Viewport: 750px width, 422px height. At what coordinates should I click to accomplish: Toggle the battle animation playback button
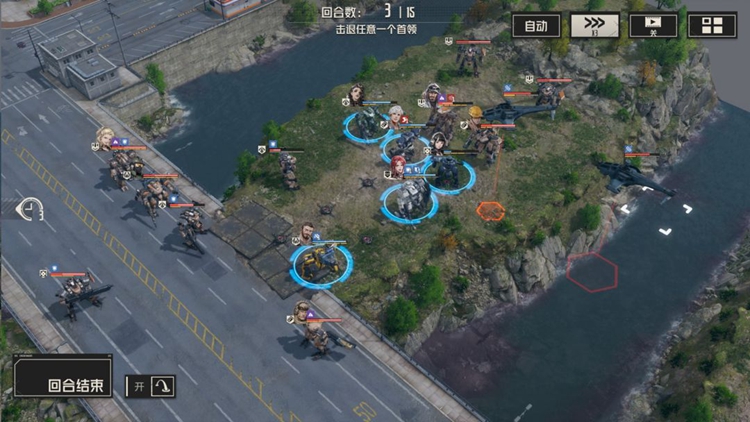[653, 26]
